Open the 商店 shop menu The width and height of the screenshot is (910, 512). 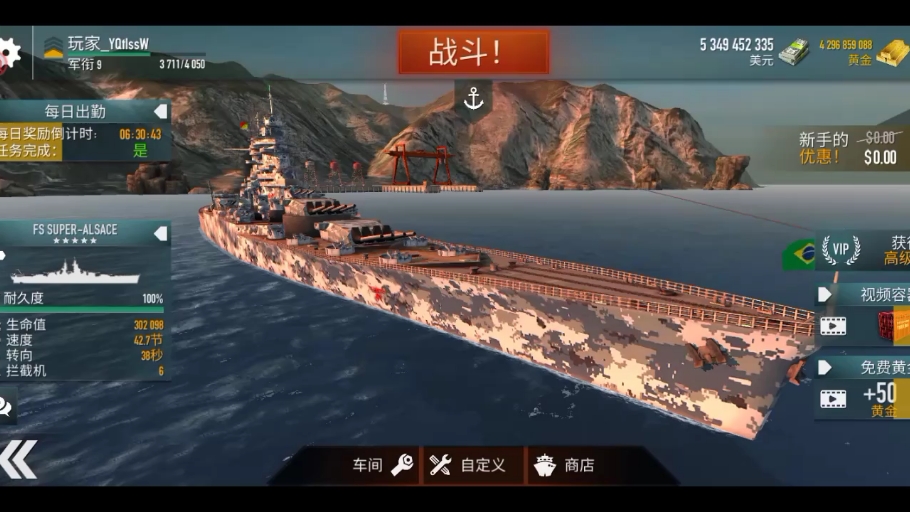pos(567,465)
